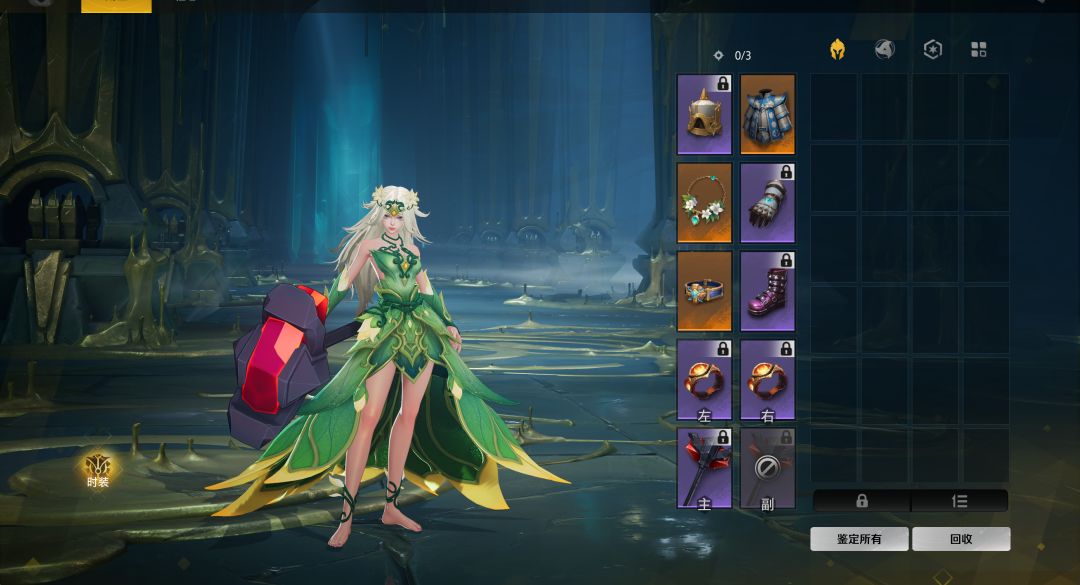Image resolution: width=1080 pixels, height=585 pixels.
Task: Open the 回收 recycle button
Action: 961,539
